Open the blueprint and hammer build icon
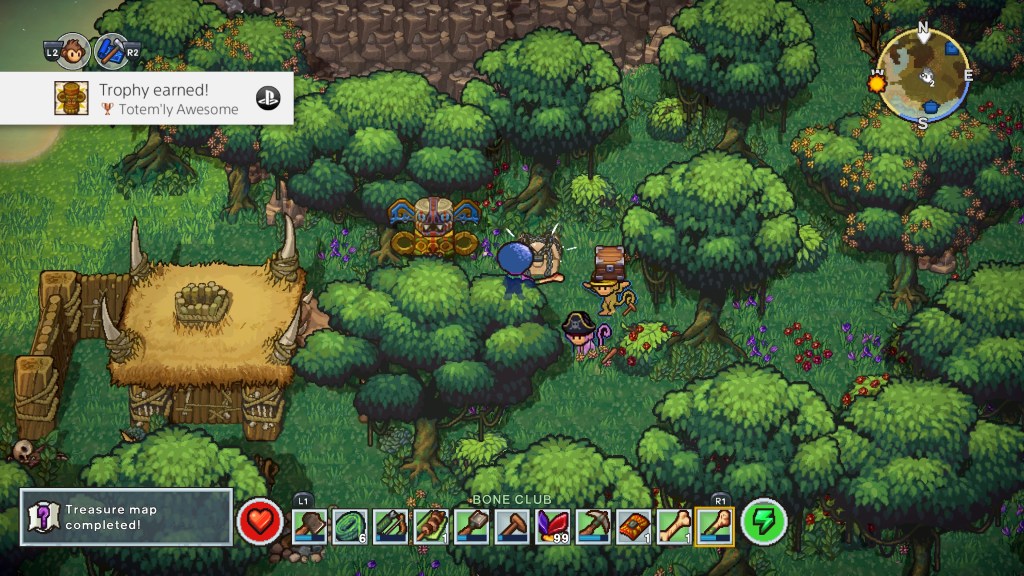1024x576 pixels. click(x=111, y=51)
